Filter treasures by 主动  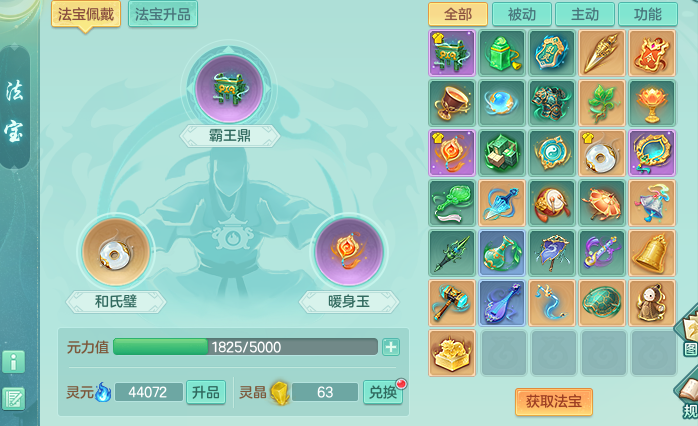[x=585, y=14]
